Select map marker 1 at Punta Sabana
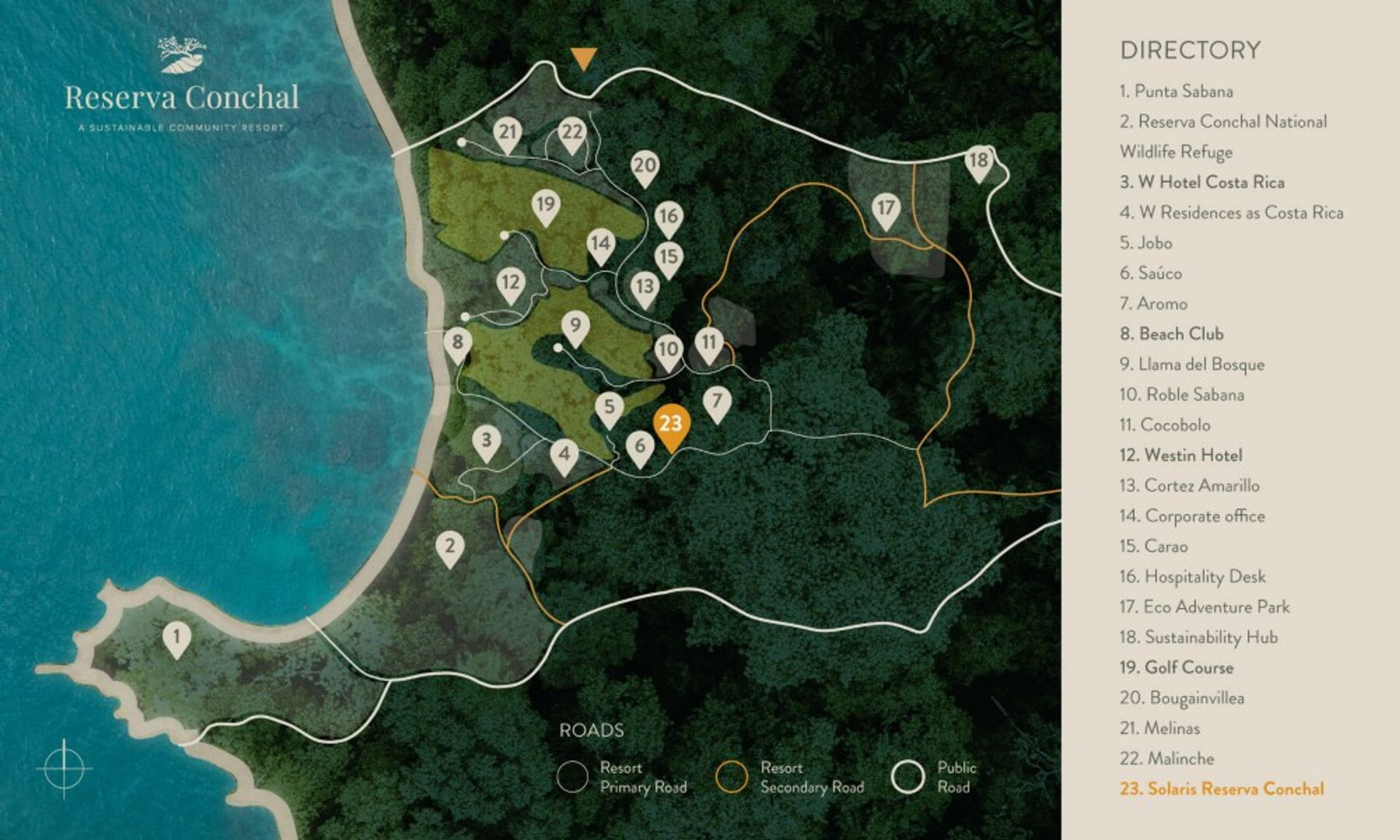This screenshot has height=840, width=1400. pos(176,638)
